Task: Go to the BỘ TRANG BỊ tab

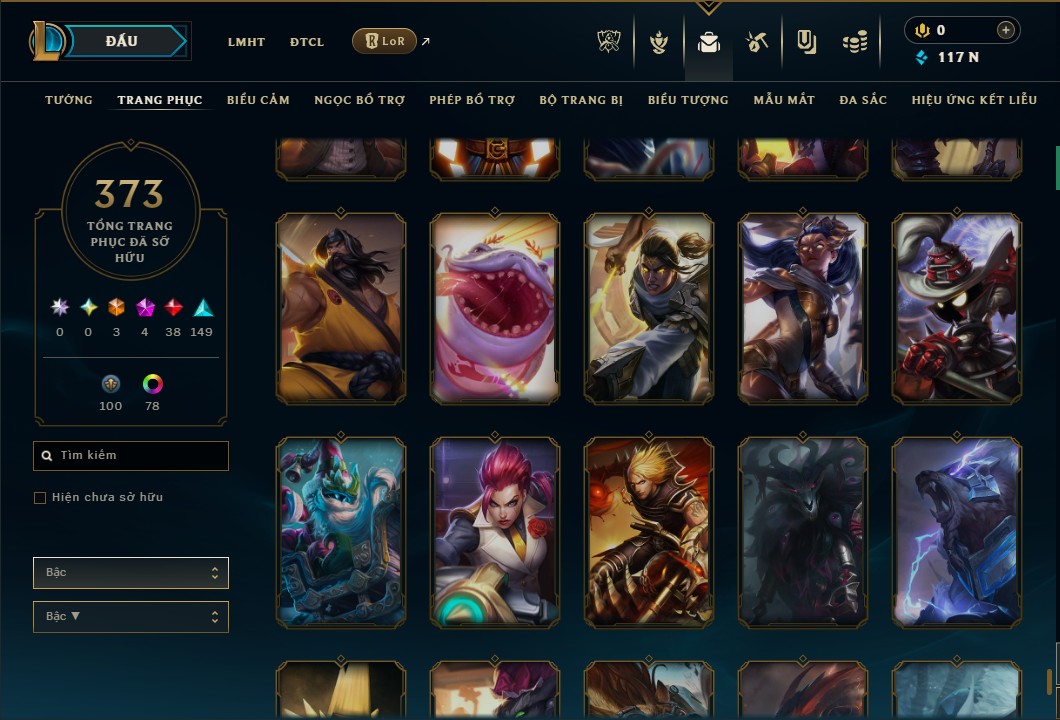Action: pyautogui.click(x=581, y=100)
